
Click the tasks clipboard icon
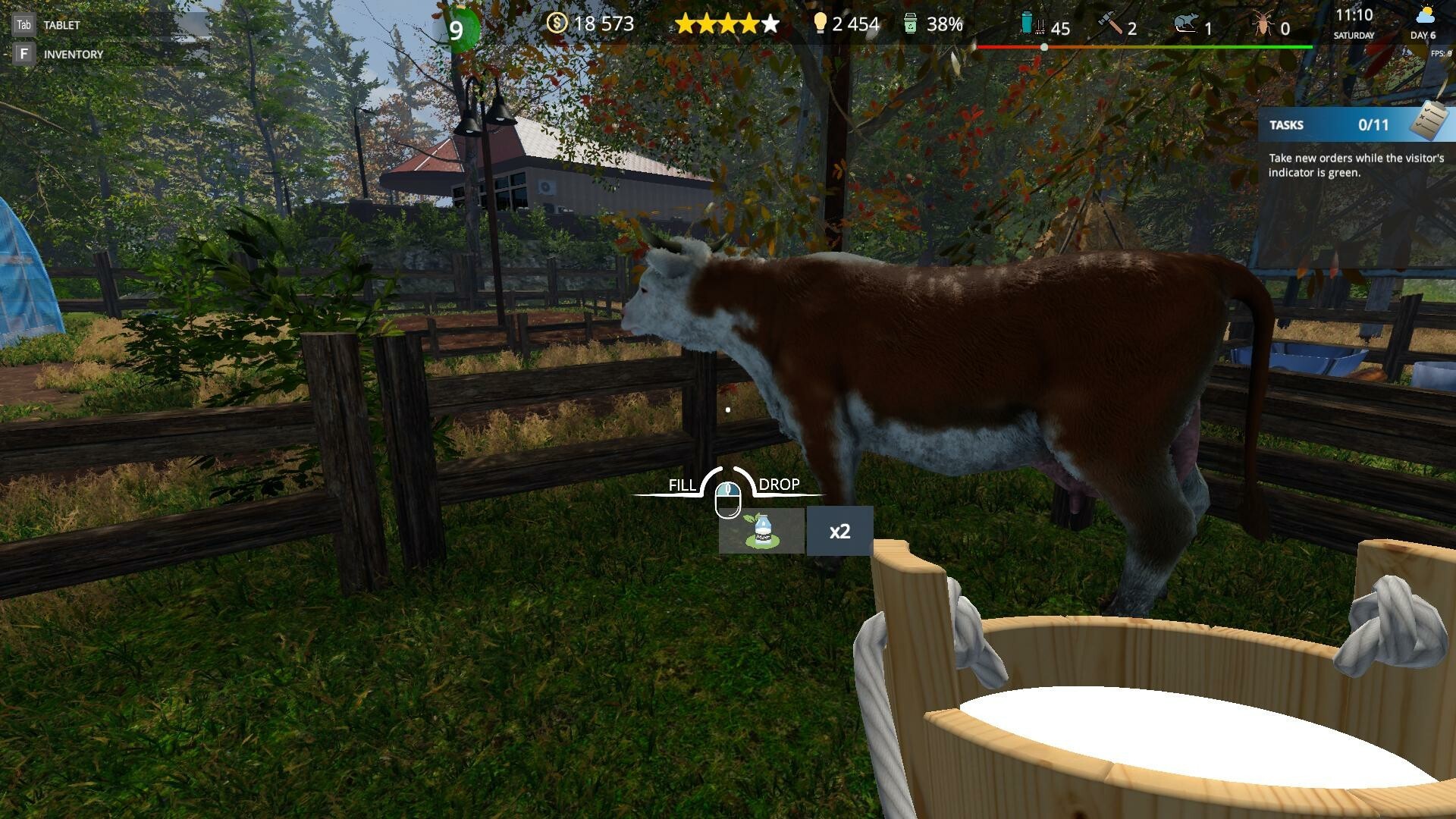(x=1429, y=121)
